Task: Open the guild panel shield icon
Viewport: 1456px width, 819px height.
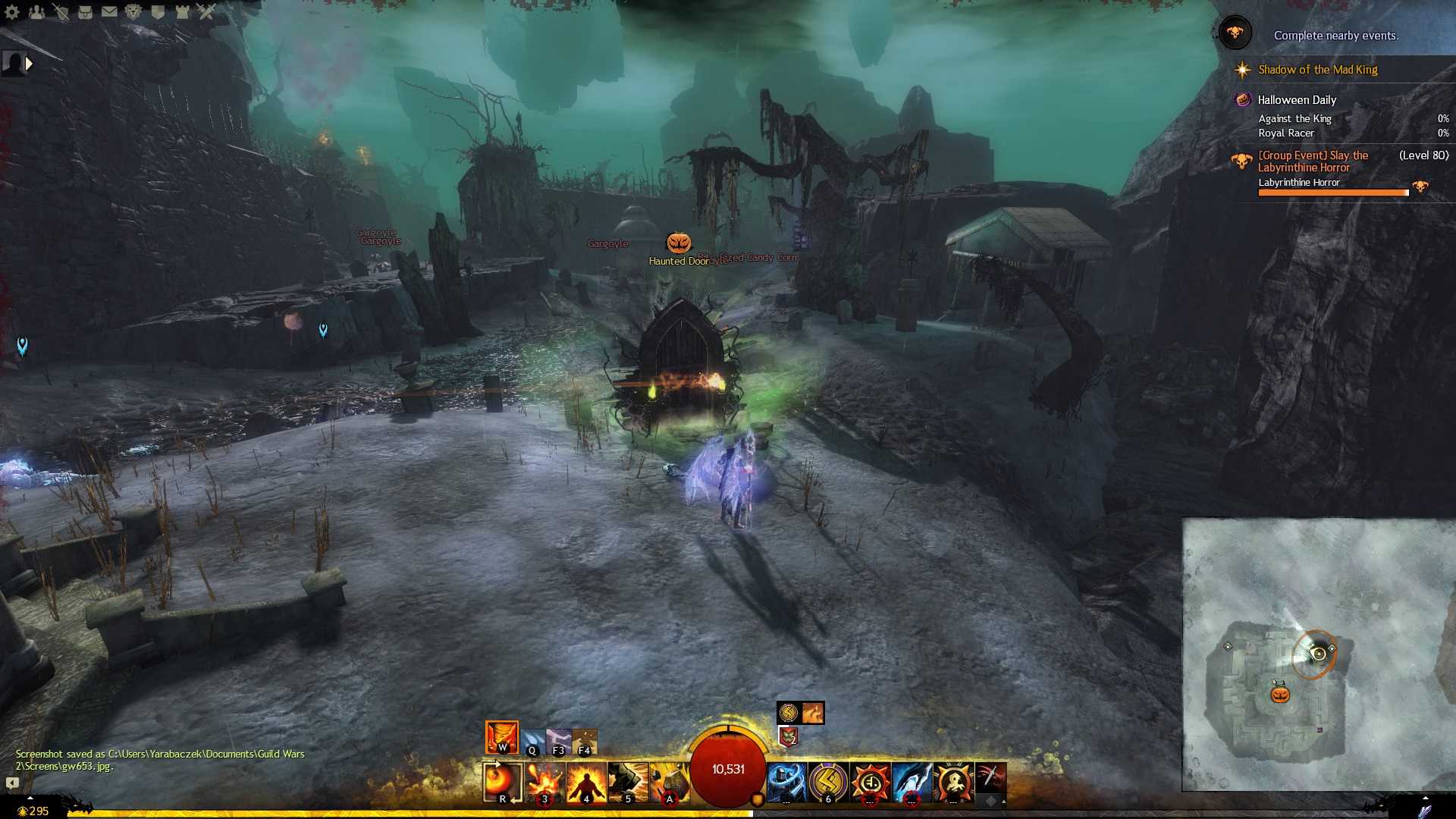Action: [x=158, y=12]
